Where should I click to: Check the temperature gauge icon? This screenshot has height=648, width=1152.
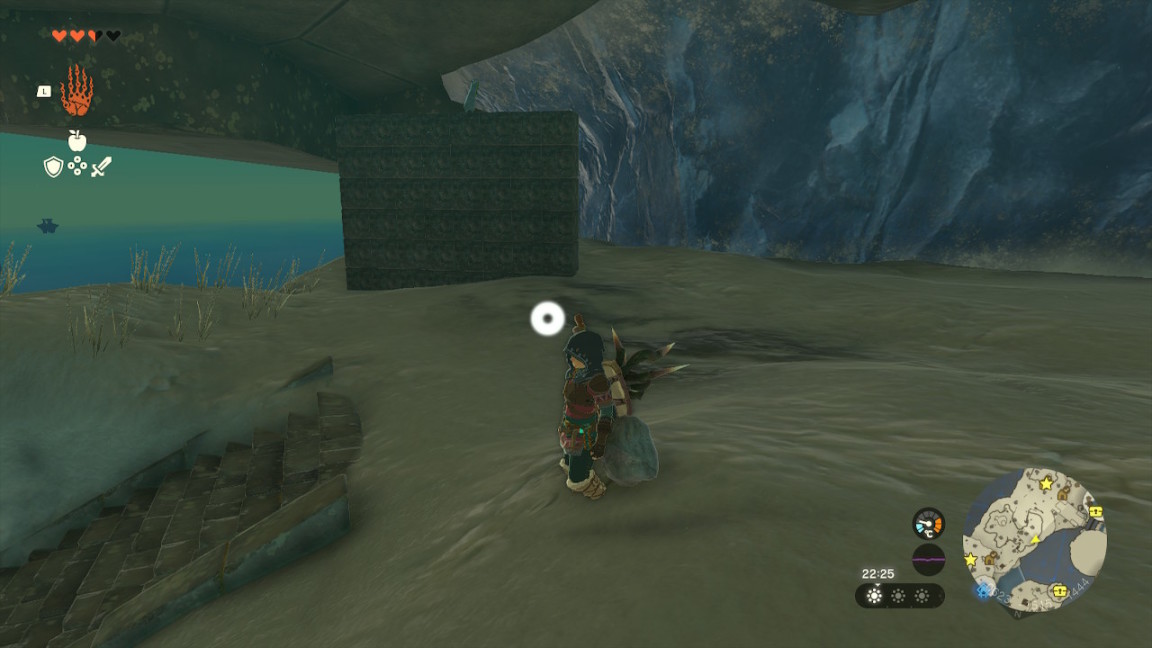point(928,523)
